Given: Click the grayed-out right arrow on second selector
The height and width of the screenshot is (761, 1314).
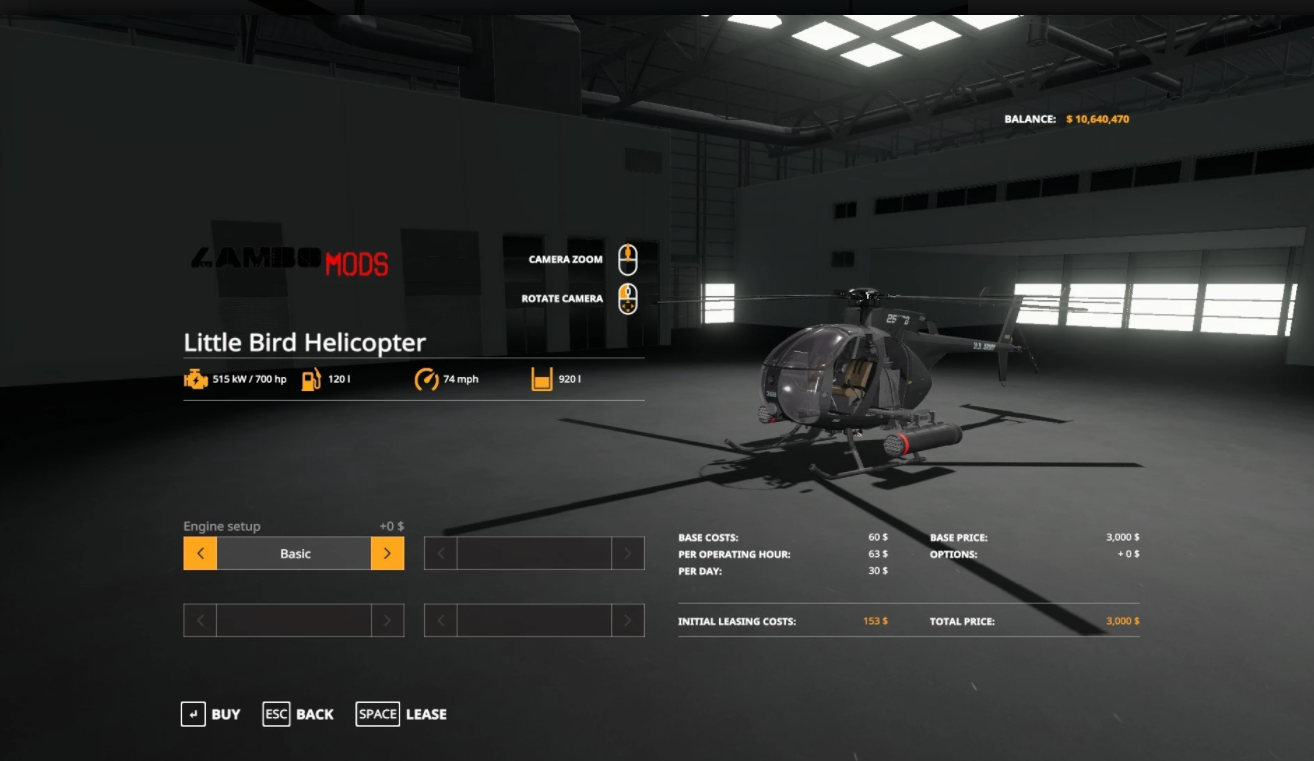Looking at the screenshot, I should [627, 552].
